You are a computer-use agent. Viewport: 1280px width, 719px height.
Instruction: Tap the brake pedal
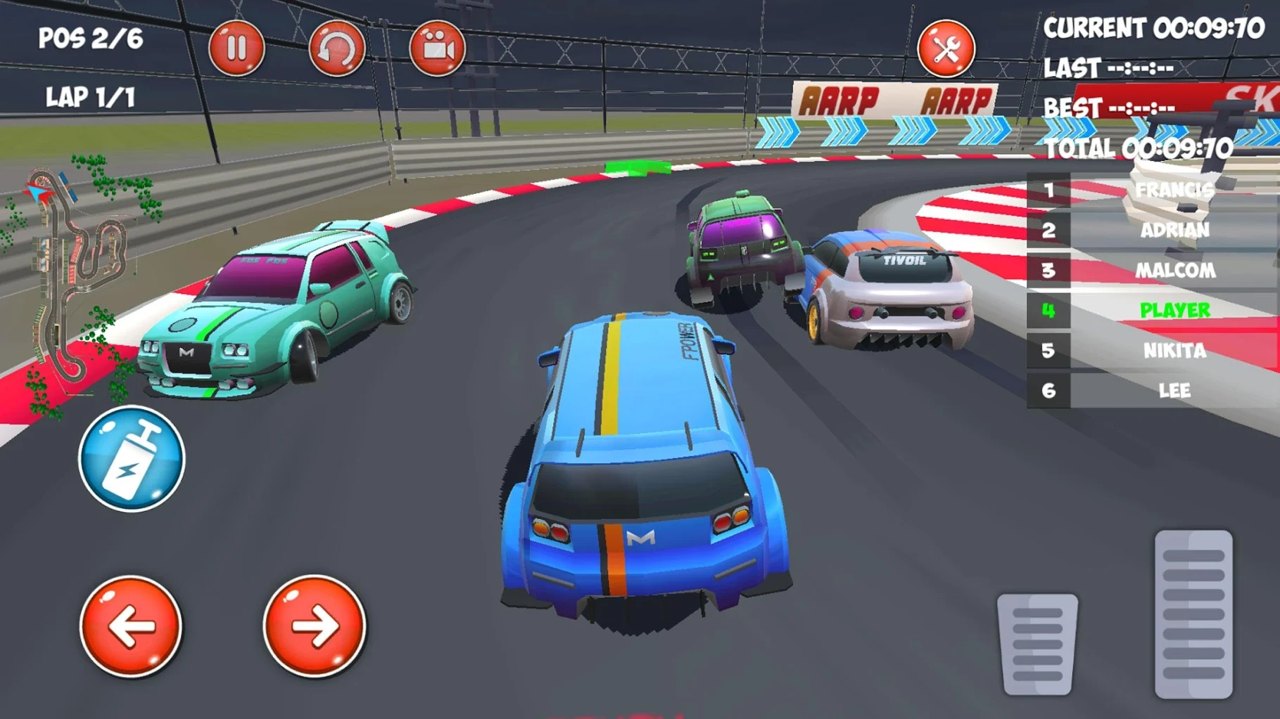pos(1037,643)
